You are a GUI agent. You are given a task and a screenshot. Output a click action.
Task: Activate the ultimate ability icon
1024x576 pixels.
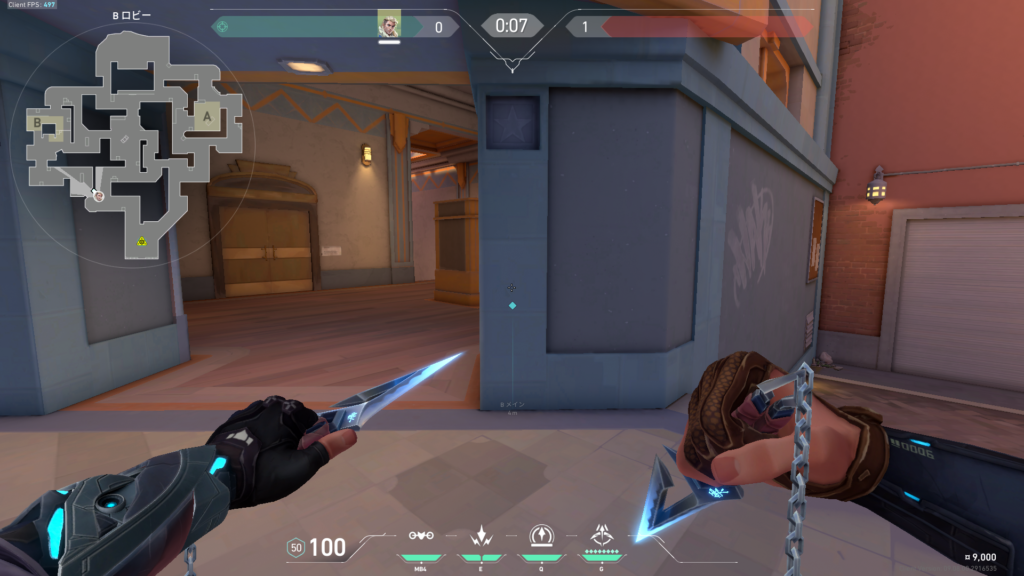click(x=602, y=534)
